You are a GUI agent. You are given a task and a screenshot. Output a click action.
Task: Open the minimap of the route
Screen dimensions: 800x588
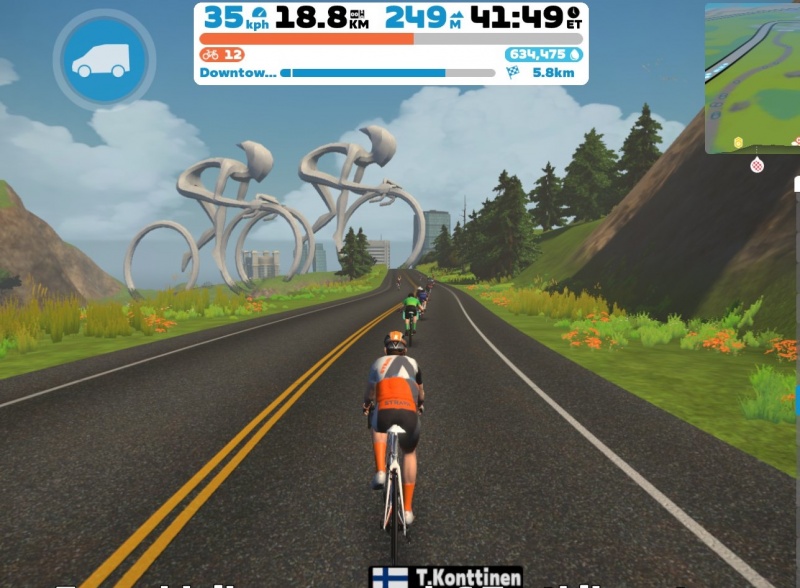click(751, 78)
